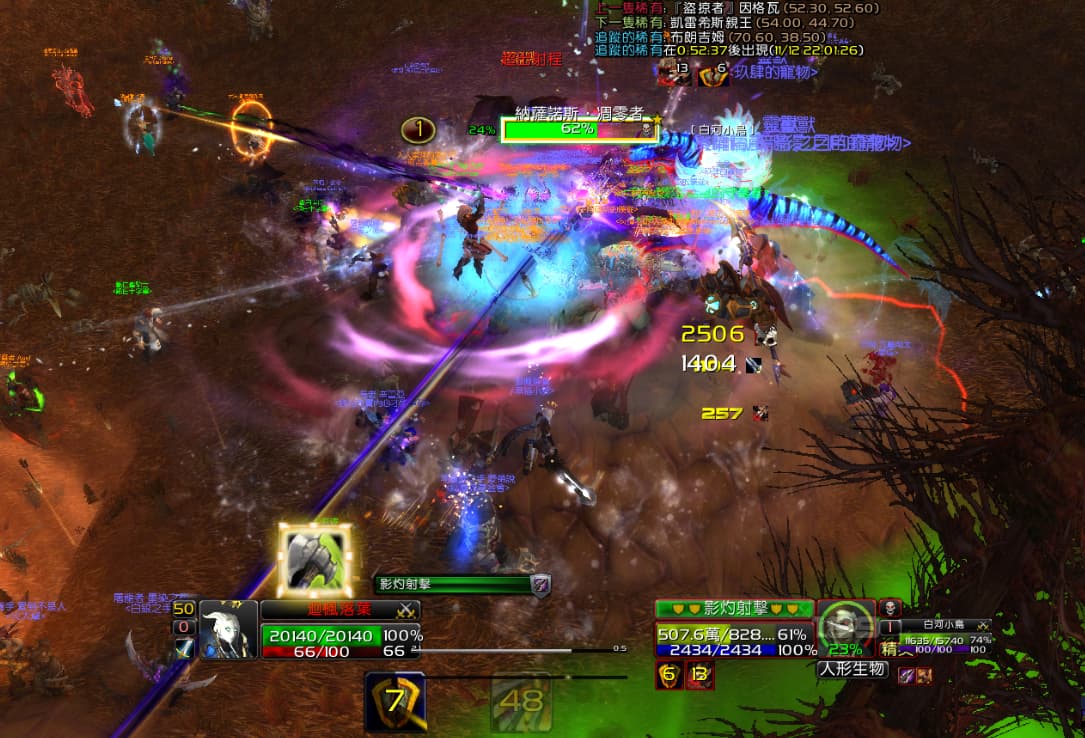Viewport: 1085px width, 738px height.
Task: Activate the golden shield ability showing 7
Action: (395, 701)
